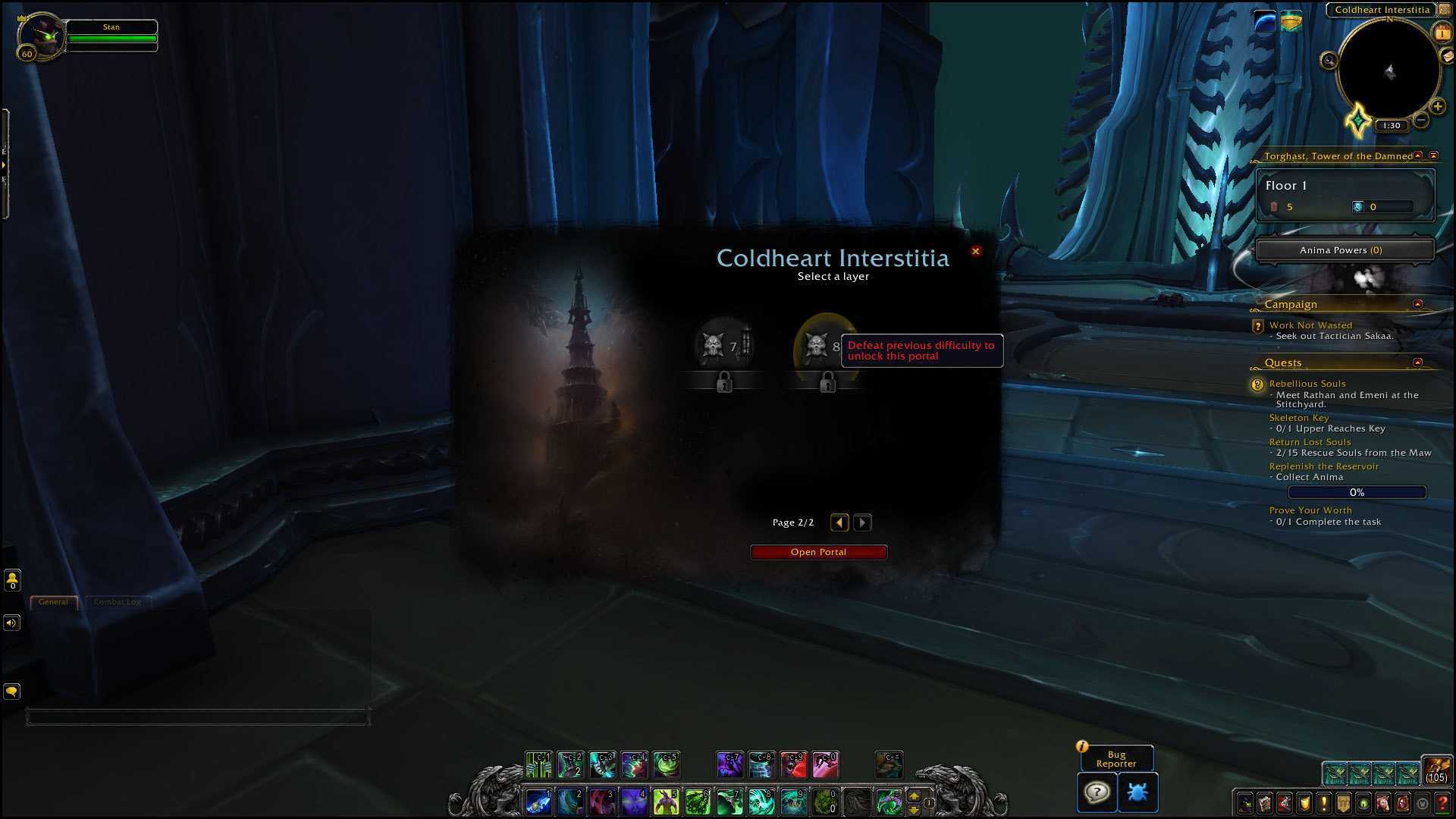This screenshot has height=819, width=1456.
Task: Select the Stan player portrait
Action: (42, 36)
